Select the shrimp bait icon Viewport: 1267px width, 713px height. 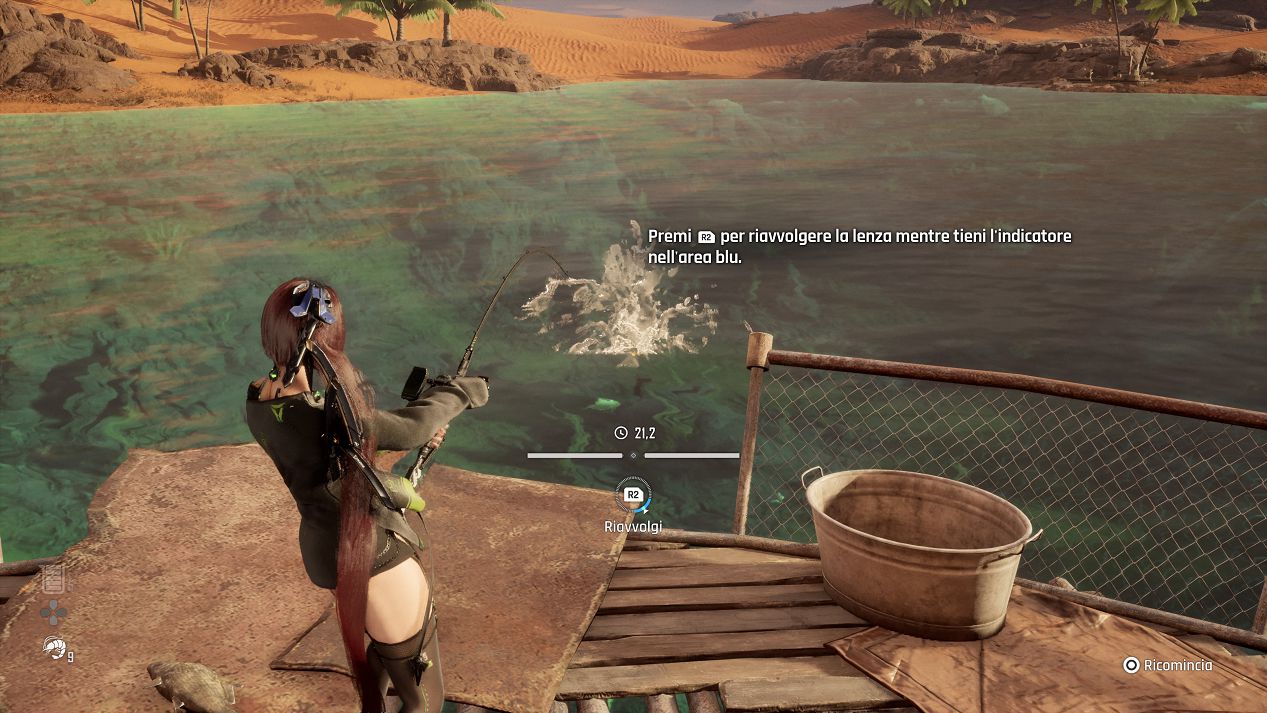(53, 647)
